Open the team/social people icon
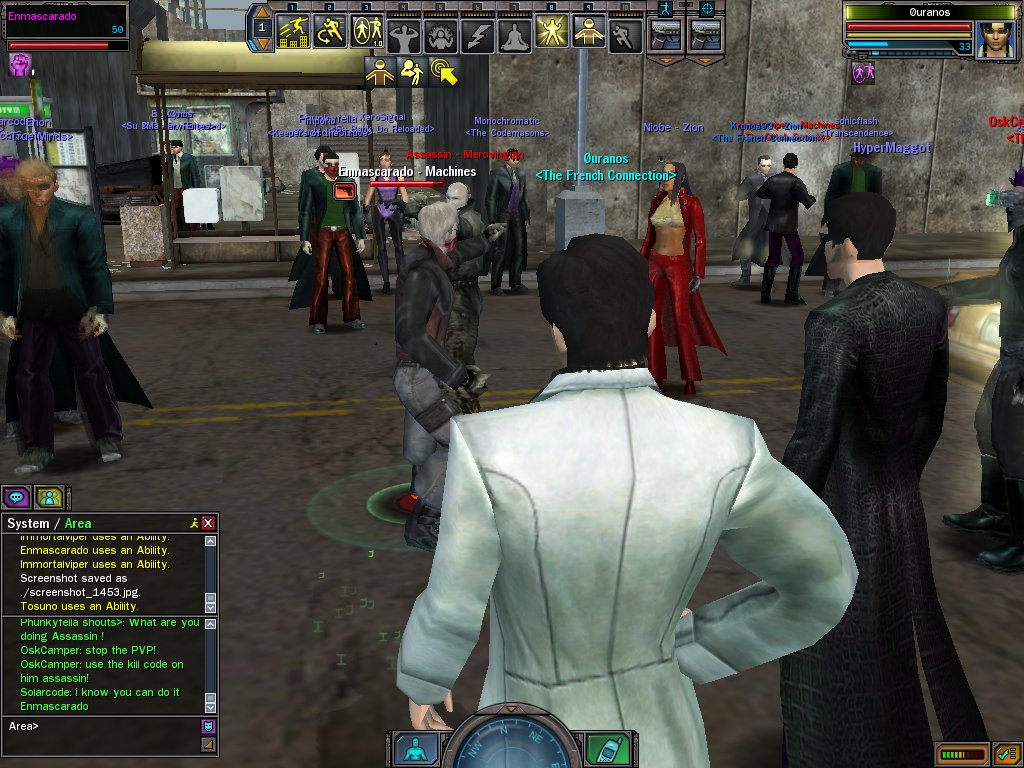The height and width of the screenshot is (768, 1024). pos(48,496)
